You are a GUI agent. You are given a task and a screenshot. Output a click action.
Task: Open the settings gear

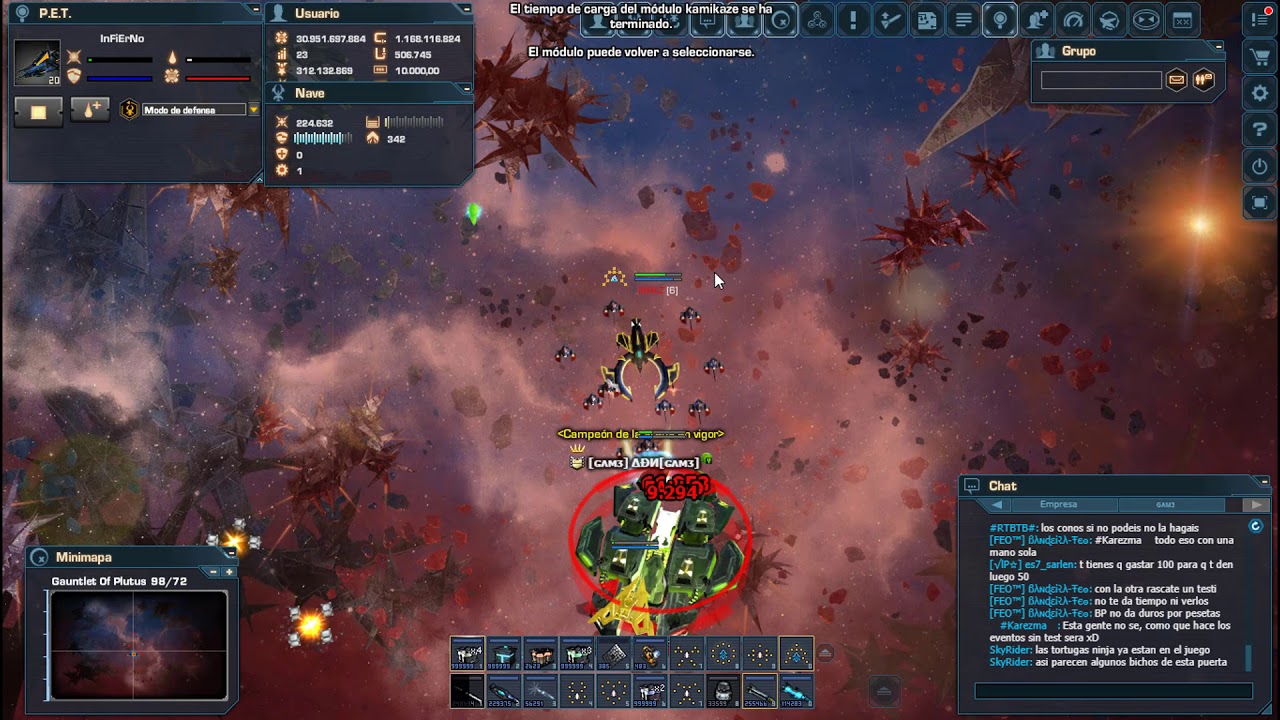1259,93
